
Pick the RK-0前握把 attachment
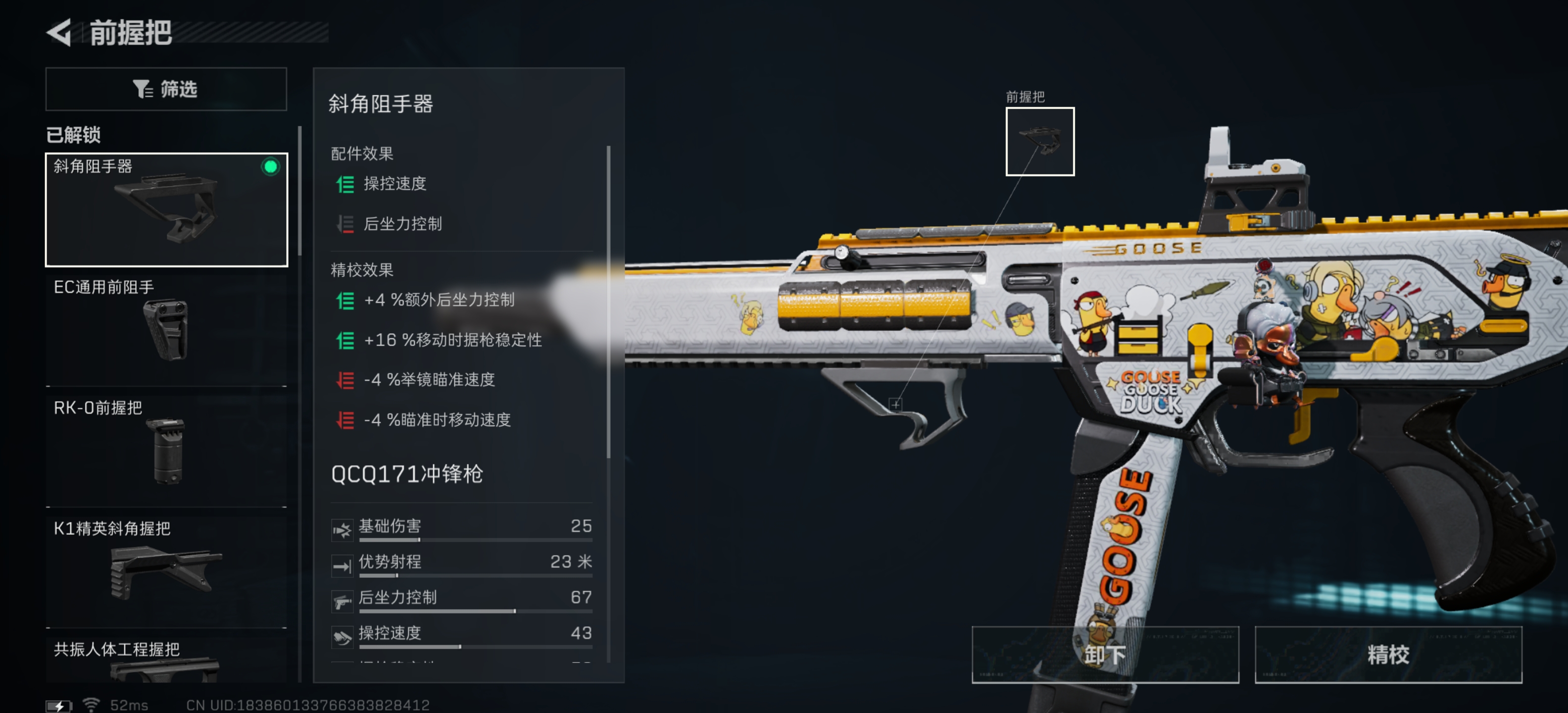[x=166, y=450]
